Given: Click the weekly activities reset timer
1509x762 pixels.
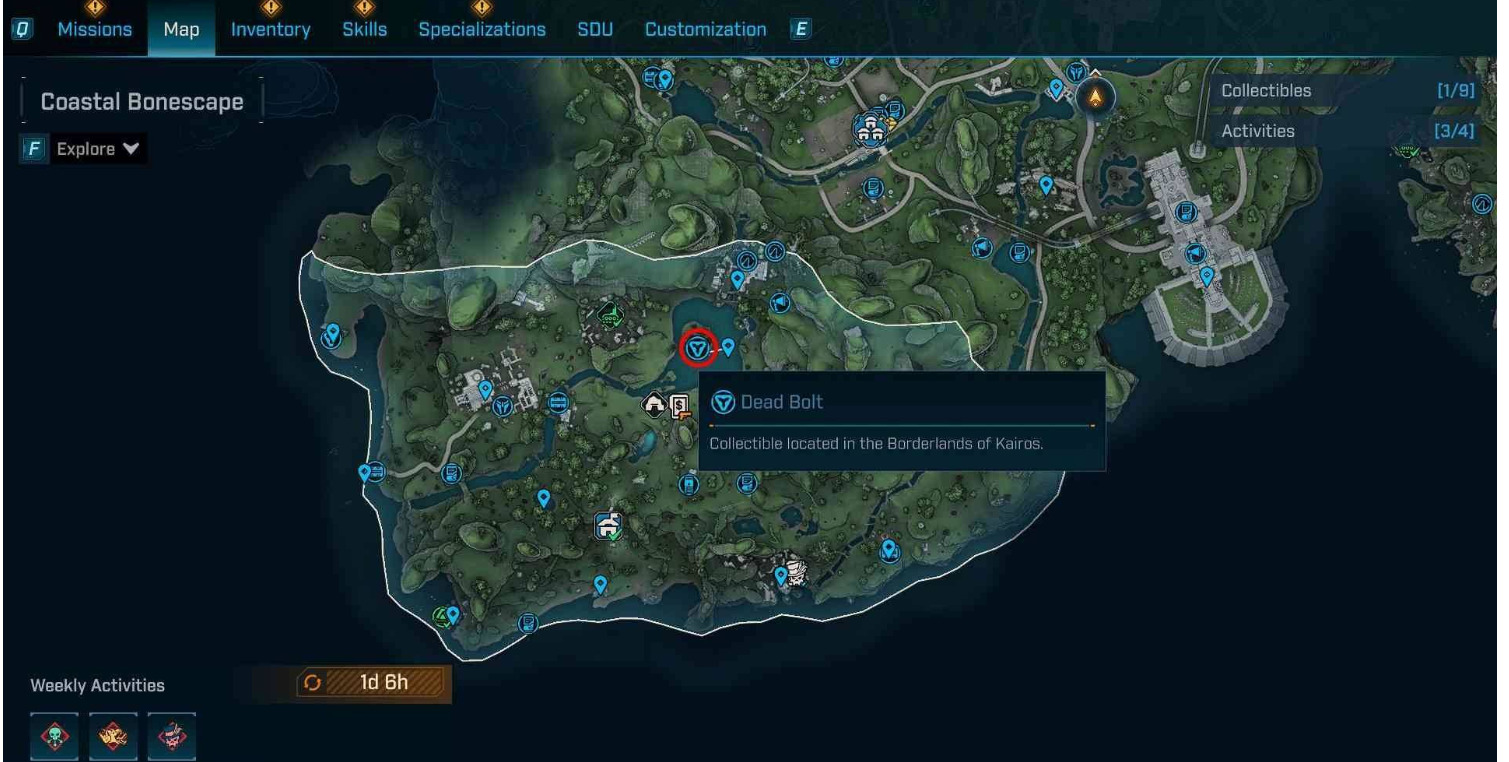Looking at the screenshot, I should [374, 684].
